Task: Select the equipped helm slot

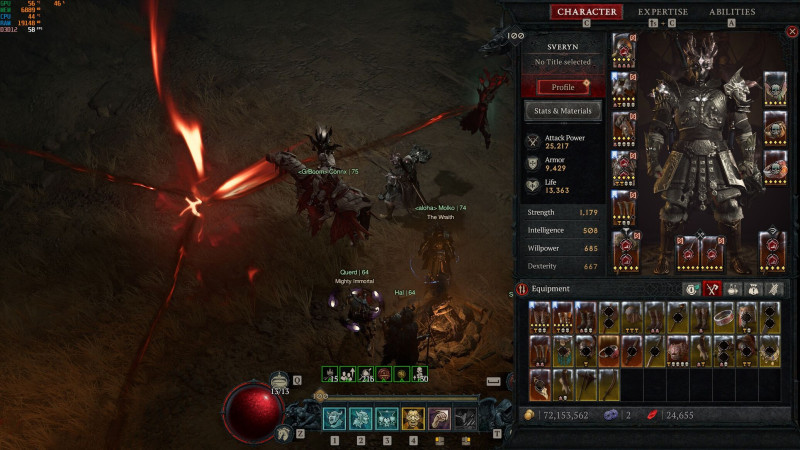Action: tap(623, 50)
